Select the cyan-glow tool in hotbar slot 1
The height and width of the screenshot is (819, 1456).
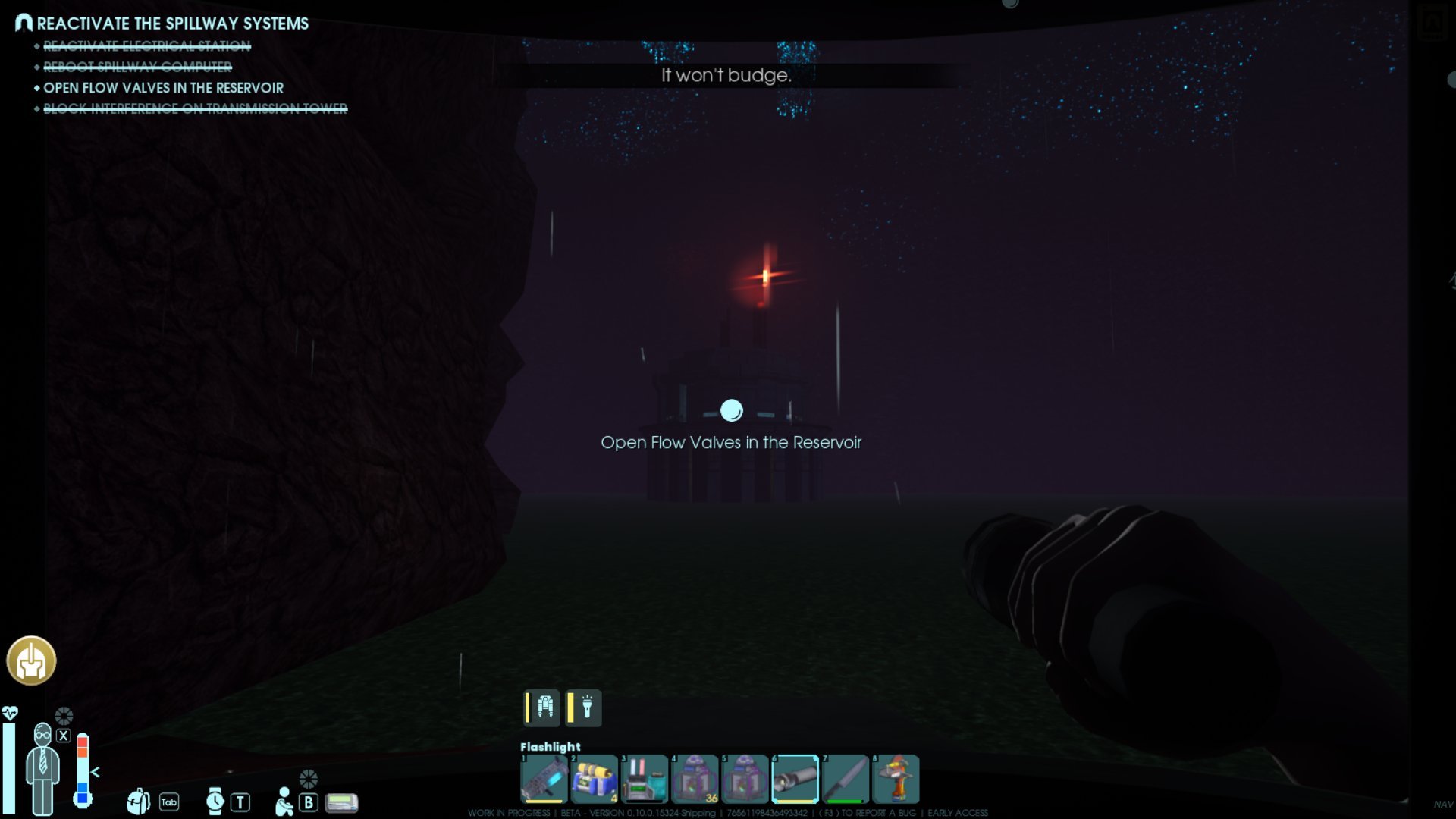point(544,779)
